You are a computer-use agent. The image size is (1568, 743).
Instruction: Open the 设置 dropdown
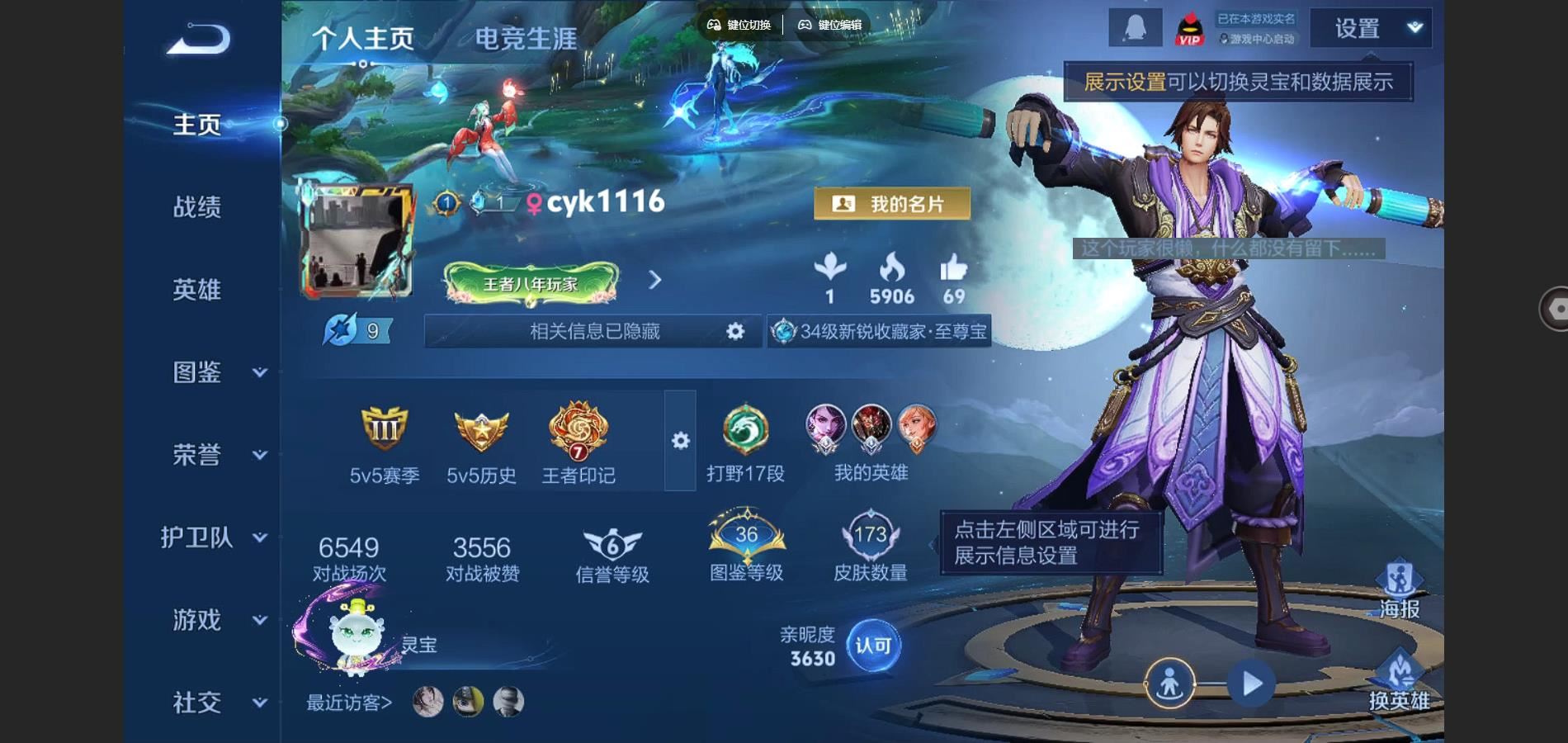click(1371, 29)
